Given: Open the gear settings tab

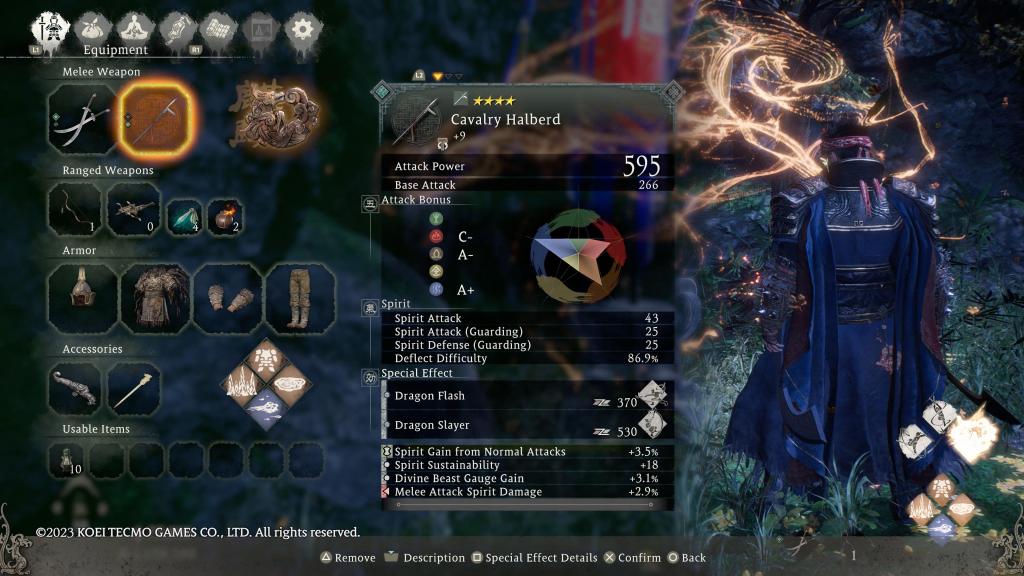Looking at the screenshot, I should [300, 27].
